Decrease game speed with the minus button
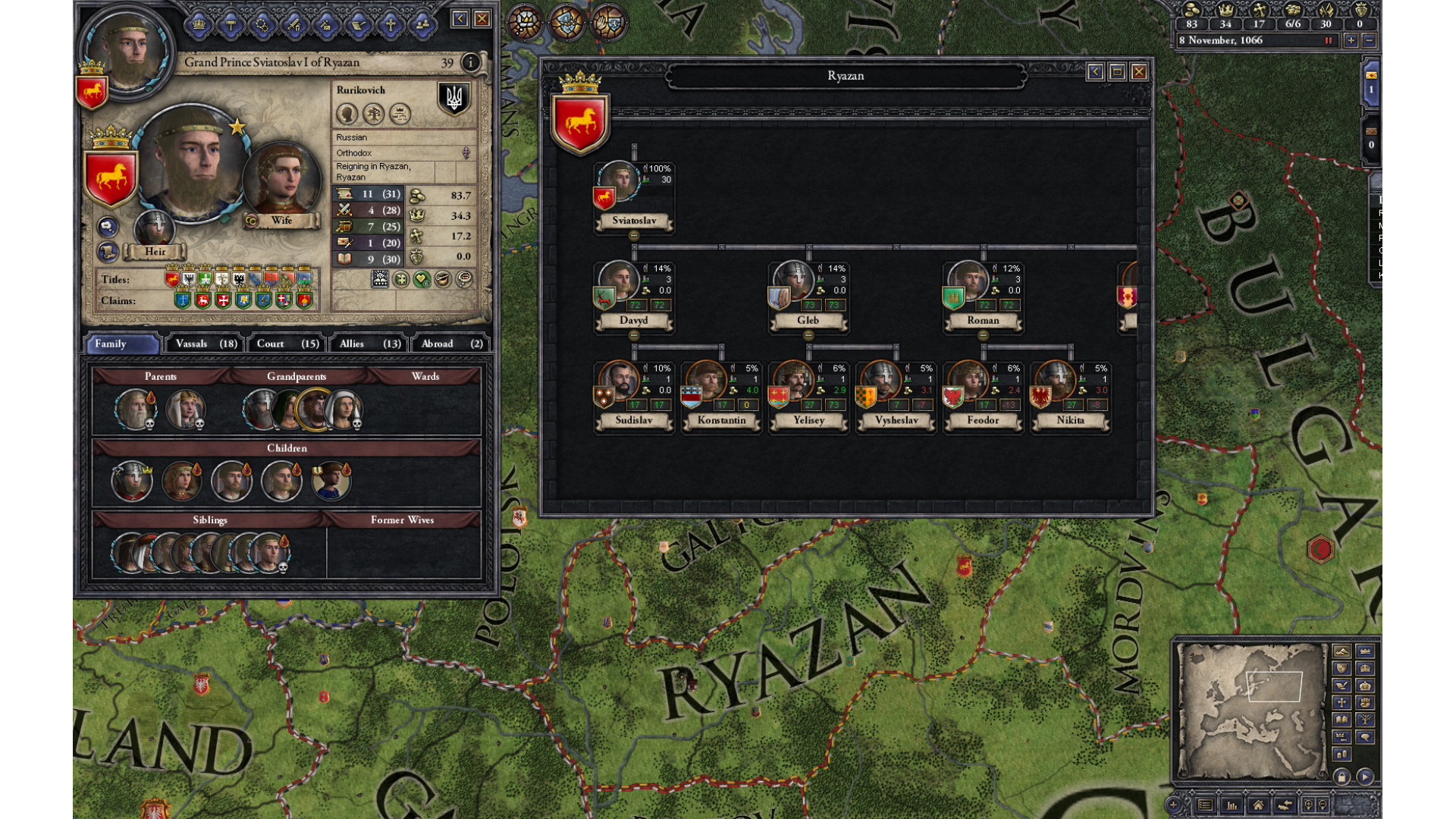Screen dimensions: 1456x819 click(x=1369, y=41)
